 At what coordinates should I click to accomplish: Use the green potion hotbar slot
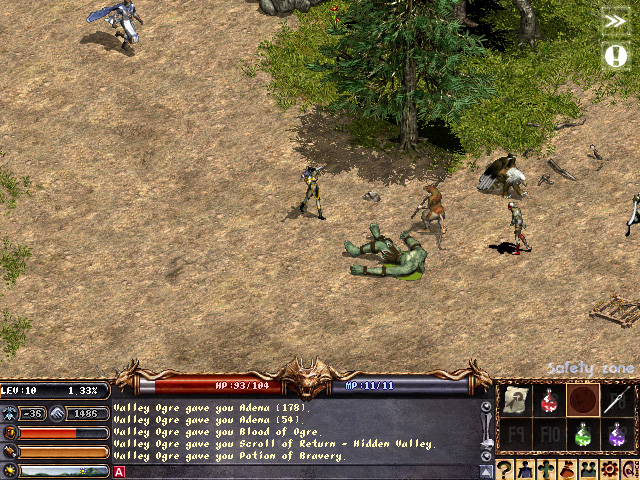(582, 435)
